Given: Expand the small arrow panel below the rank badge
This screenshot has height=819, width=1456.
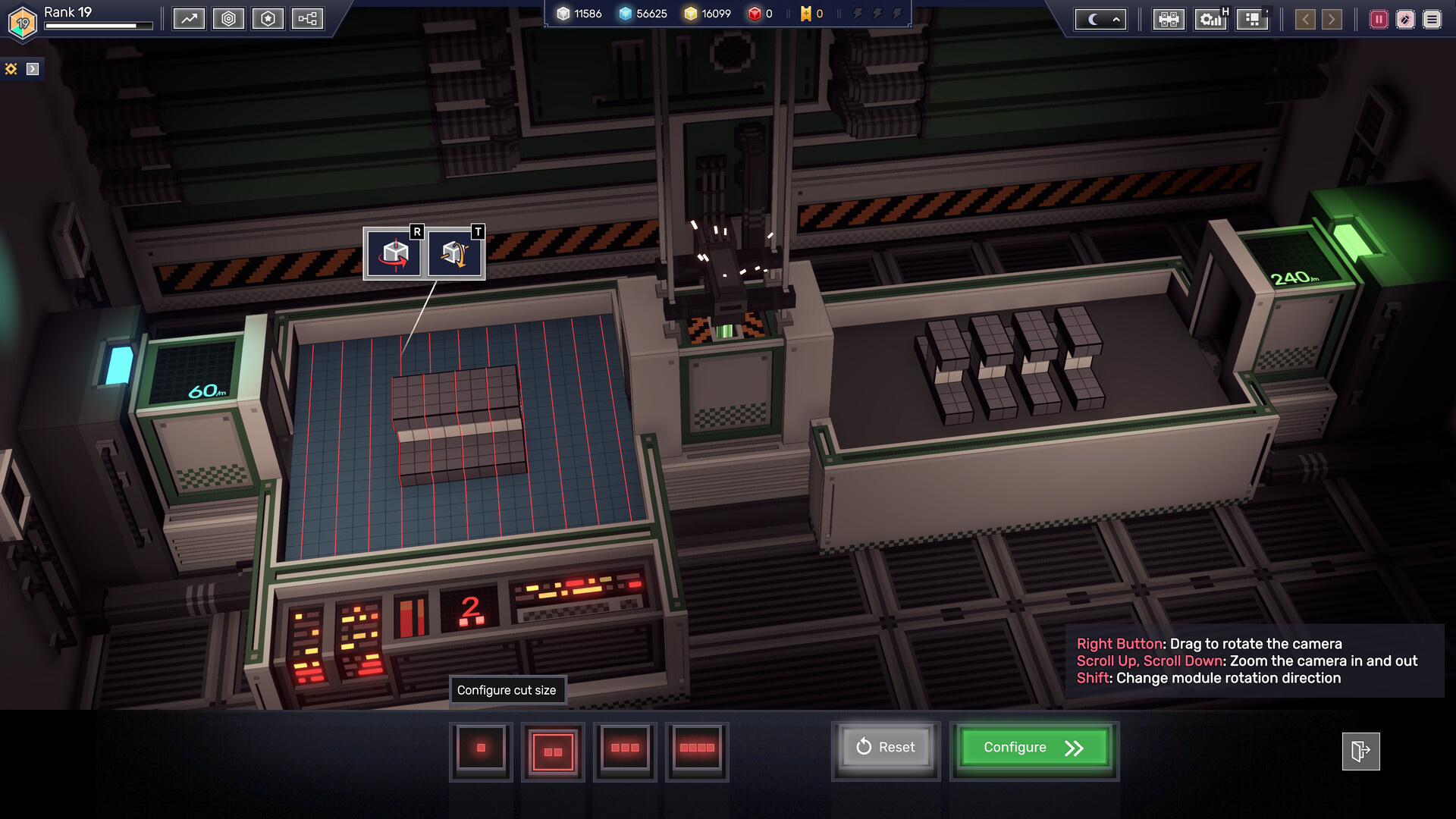Looking at the screenshot, I should [31, 68].
